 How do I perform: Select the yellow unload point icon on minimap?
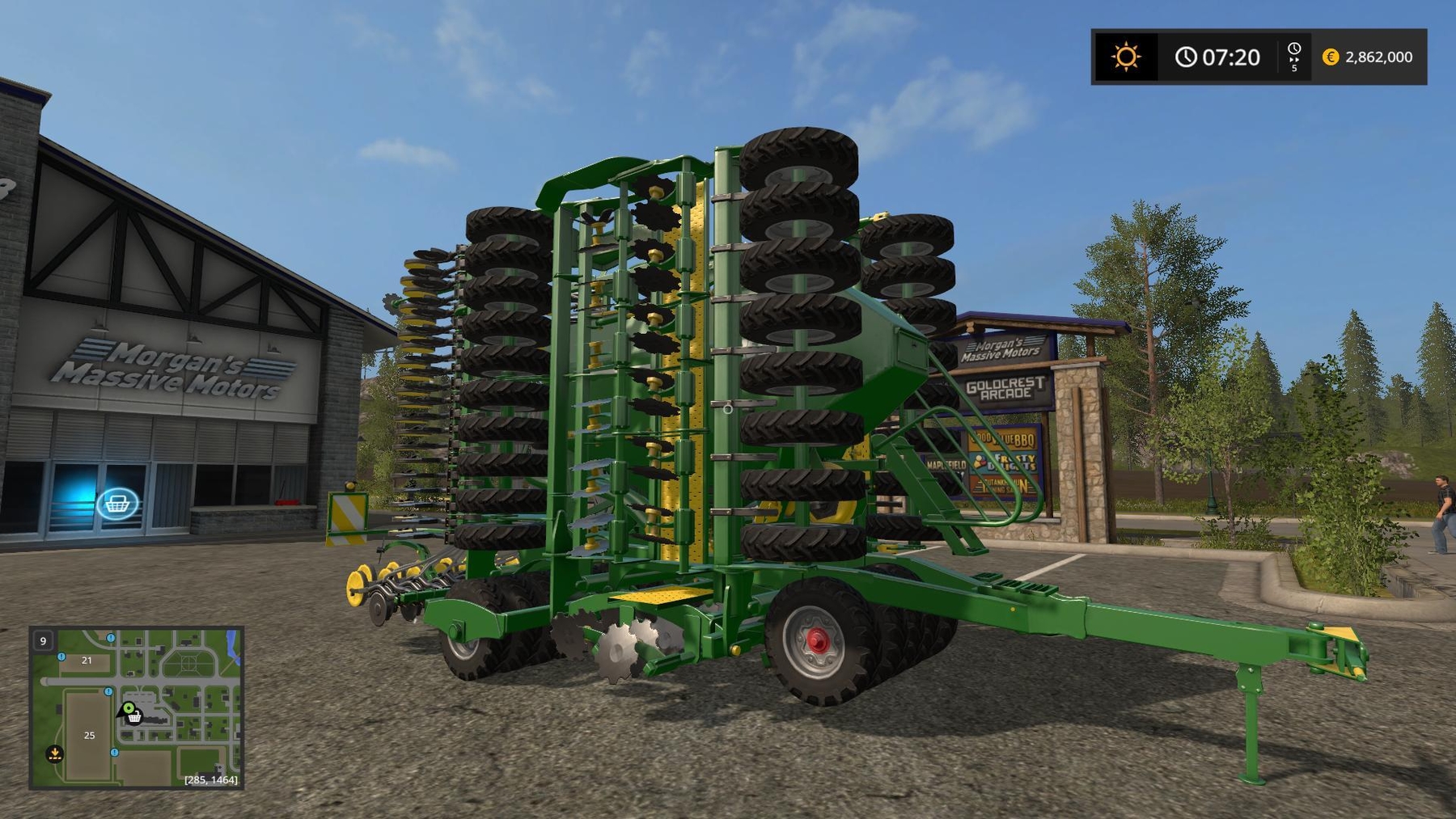pos(55,754)
